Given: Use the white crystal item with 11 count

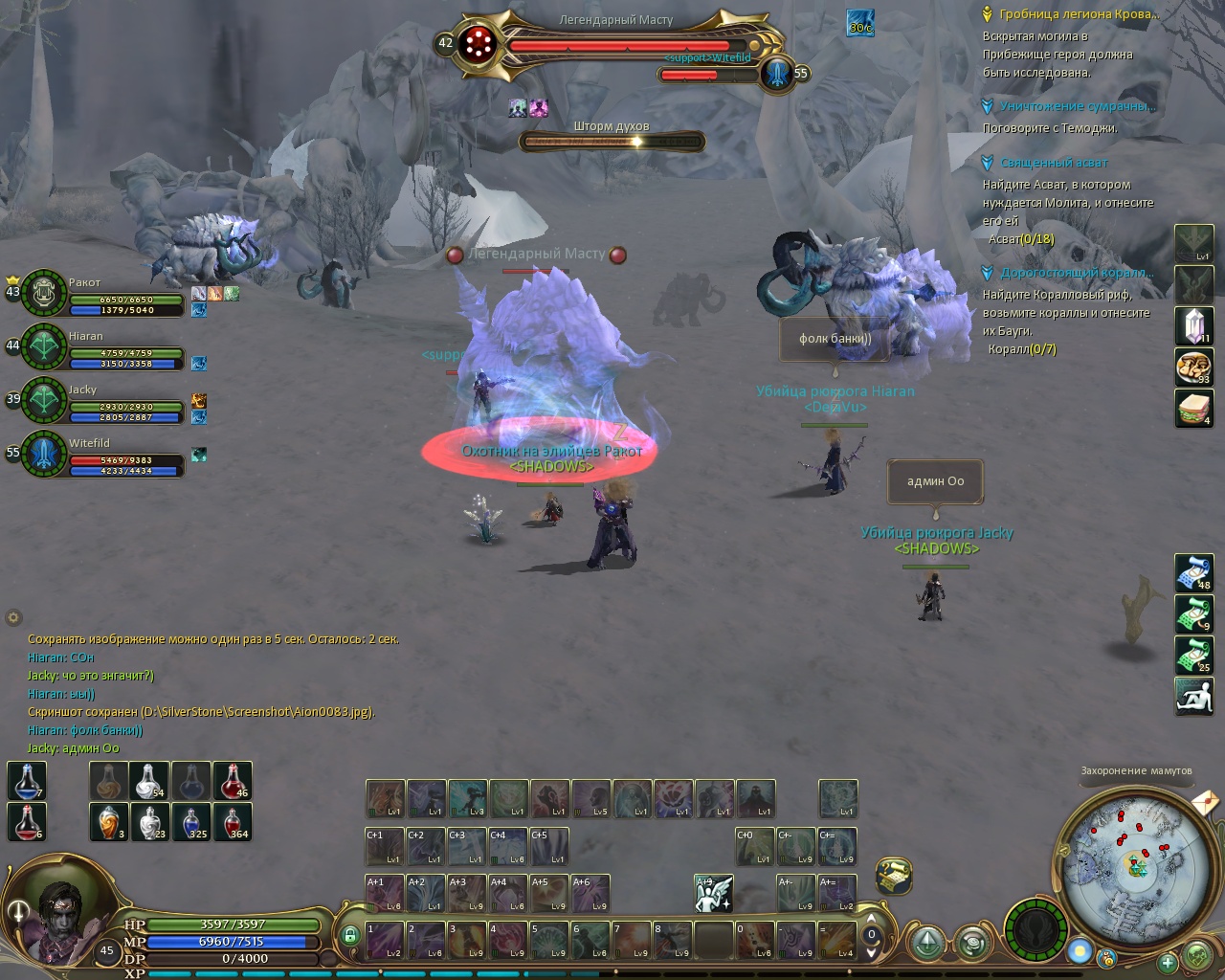Looking at the screenshot, I should (1193, 326).
